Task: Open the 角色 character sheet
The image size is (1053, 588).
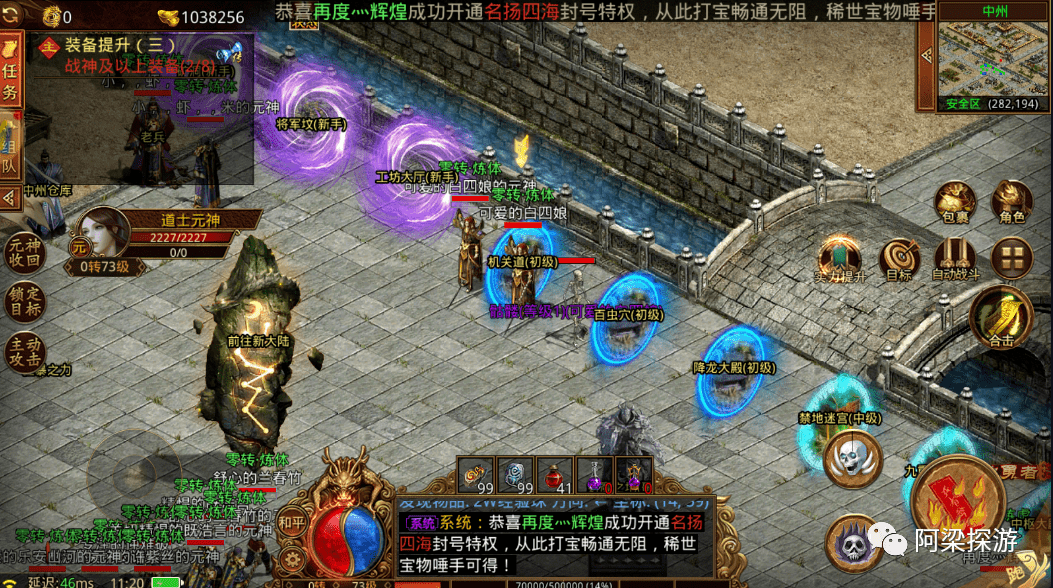Action: [1011, 203]
